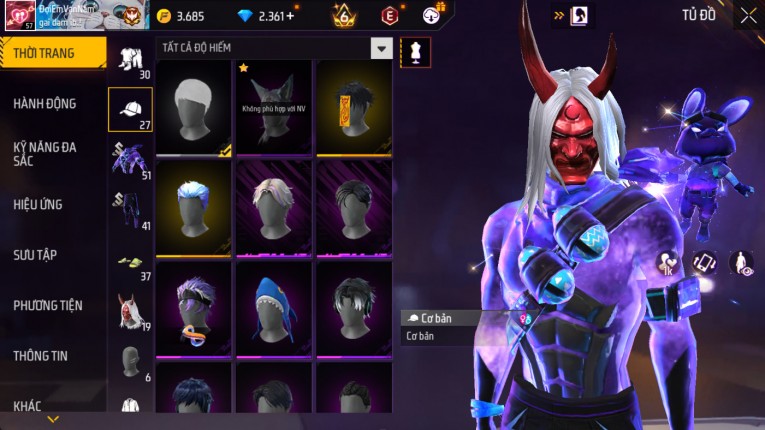This screenshot has width=765, height=430.
Task: Close the wardrobe screen
Action: [748, 15]
